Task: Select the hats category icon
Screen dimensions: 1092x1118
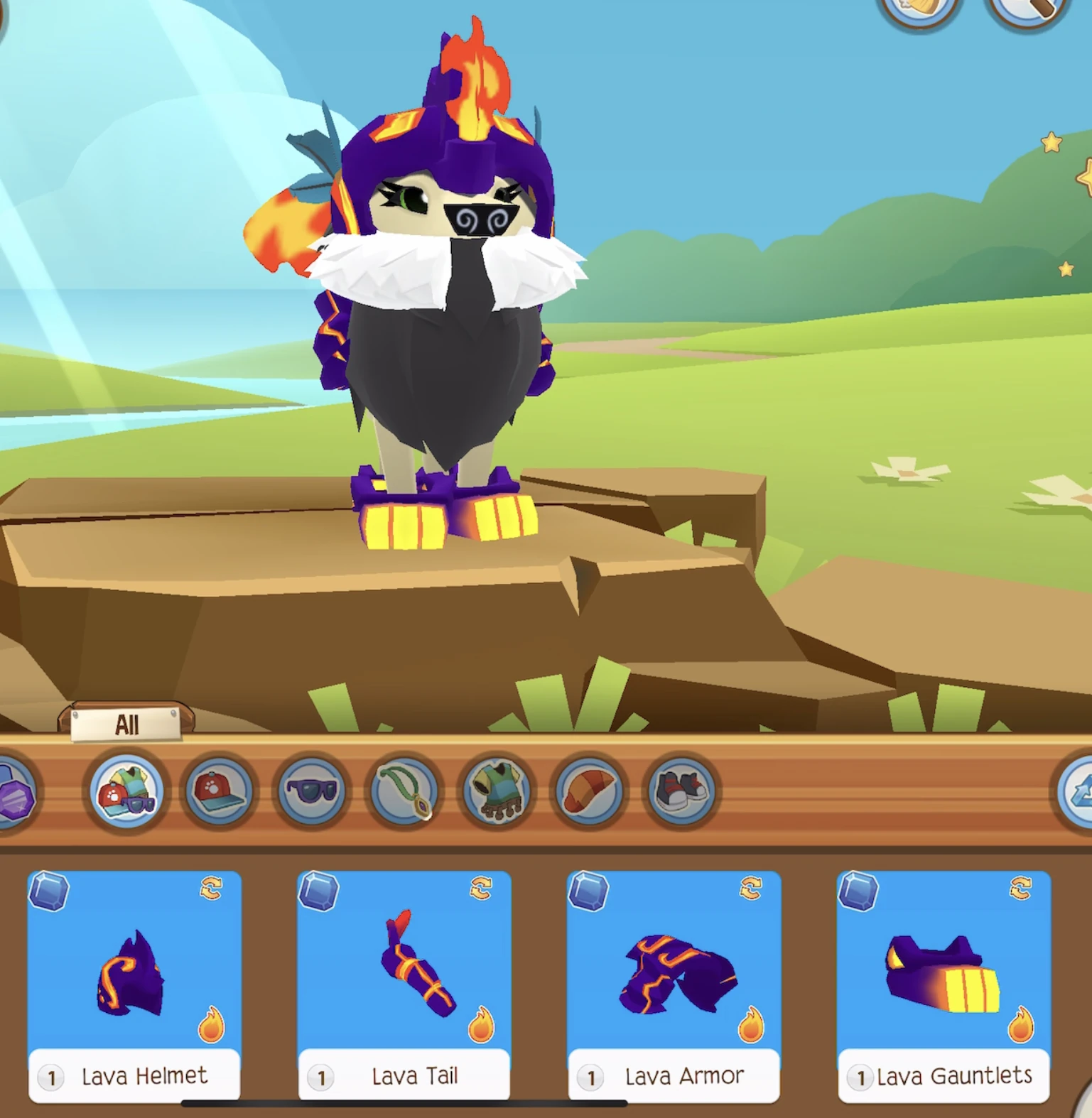Action: pos(217,794)
